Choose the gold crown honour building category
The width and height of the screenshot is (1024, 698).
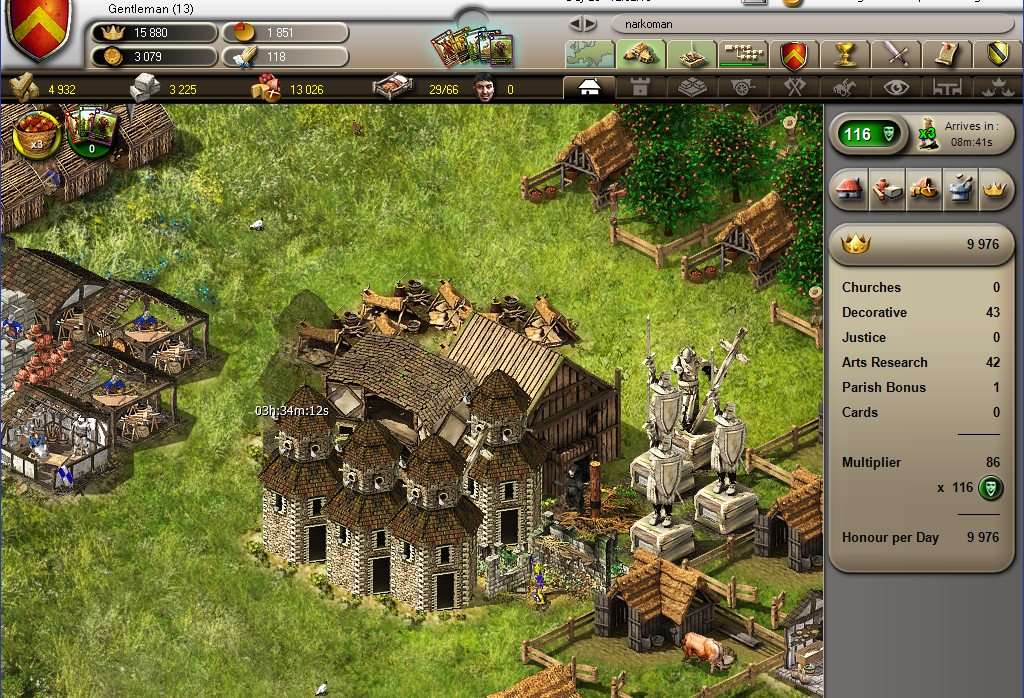(993, 189)
